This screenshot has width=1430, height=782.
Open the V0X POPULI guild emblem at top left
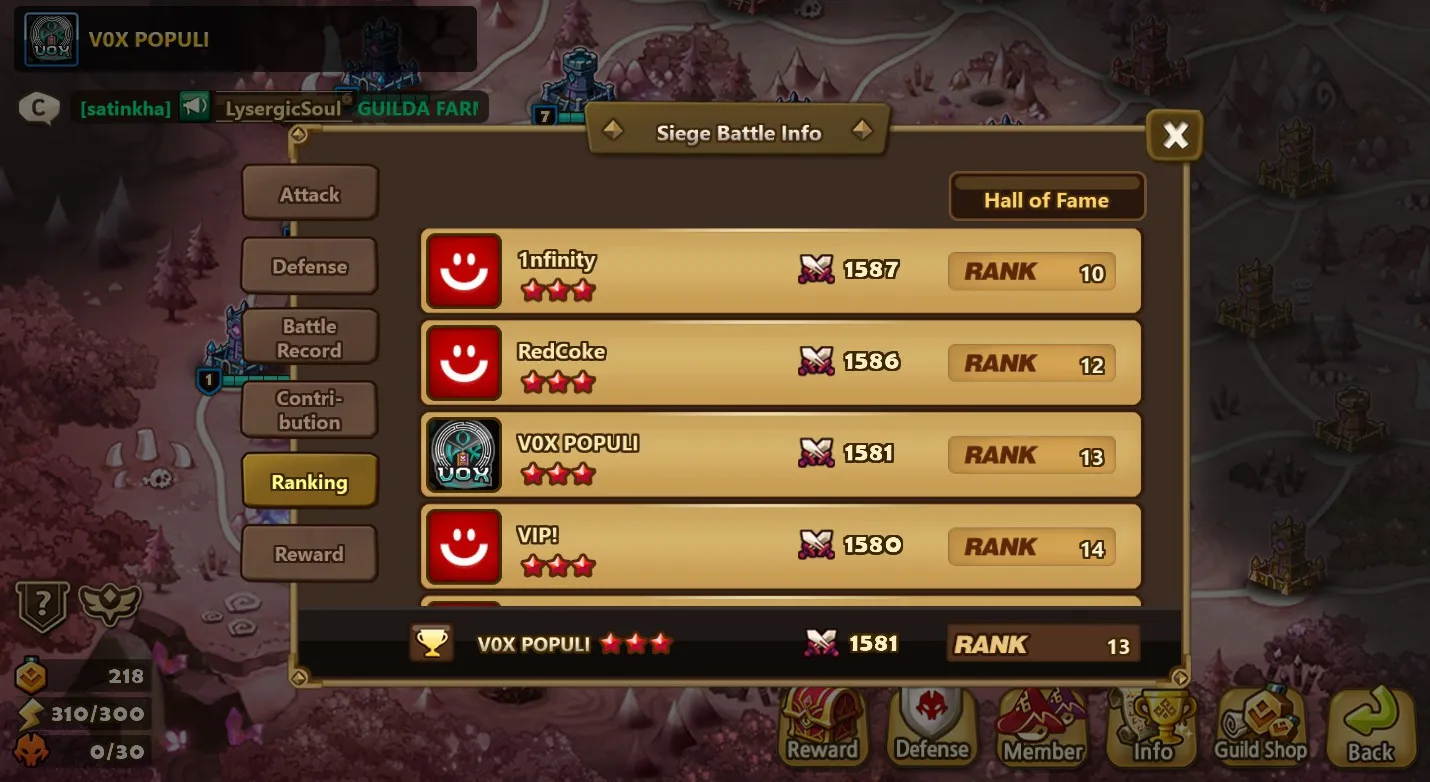(x=48, y=40)
